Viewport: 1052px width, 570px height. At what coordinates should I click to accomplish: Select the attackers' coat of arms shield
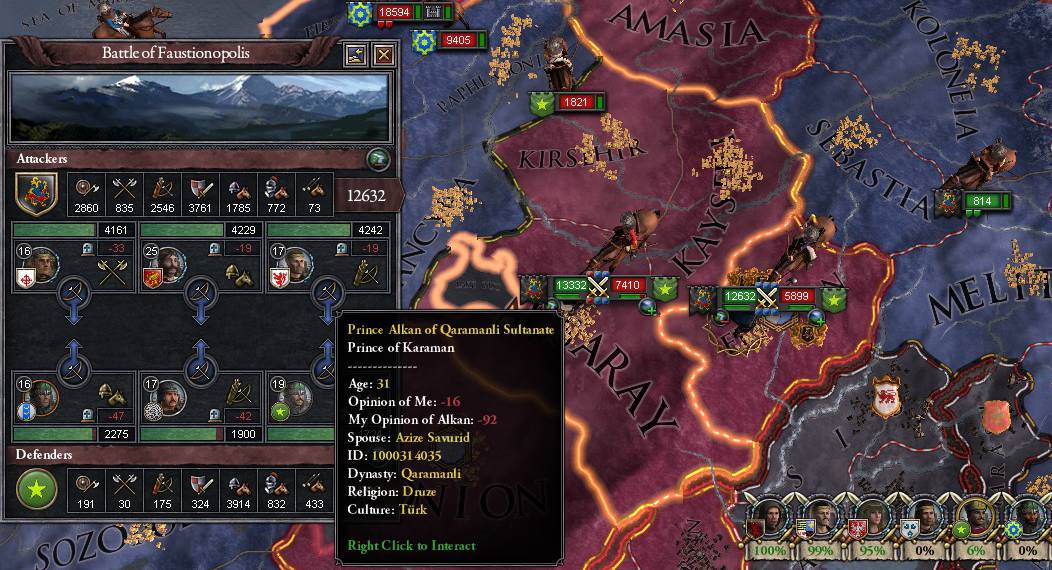point(35,193)
